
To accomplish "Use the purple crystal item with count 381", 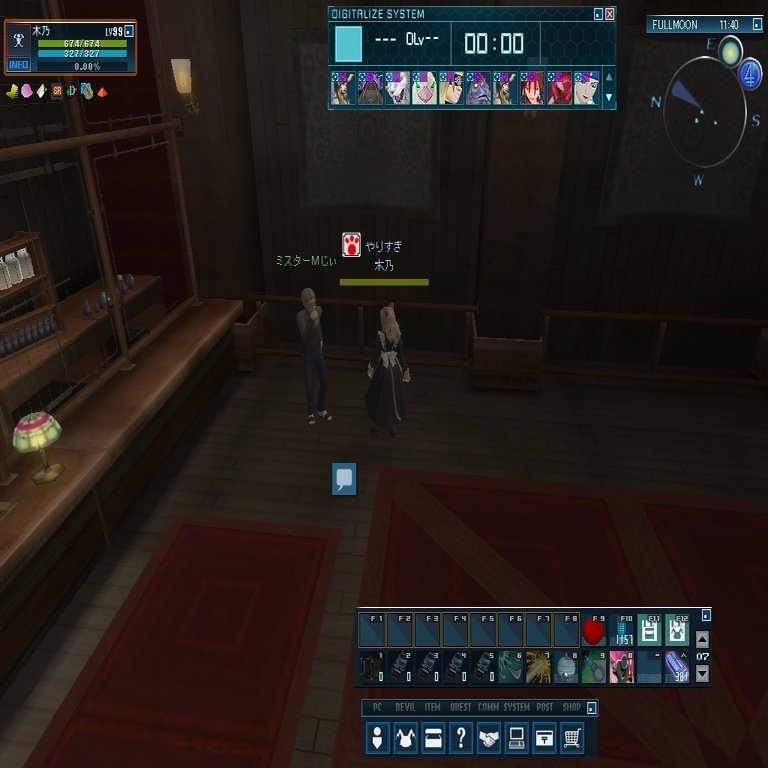I will [677, 667].
